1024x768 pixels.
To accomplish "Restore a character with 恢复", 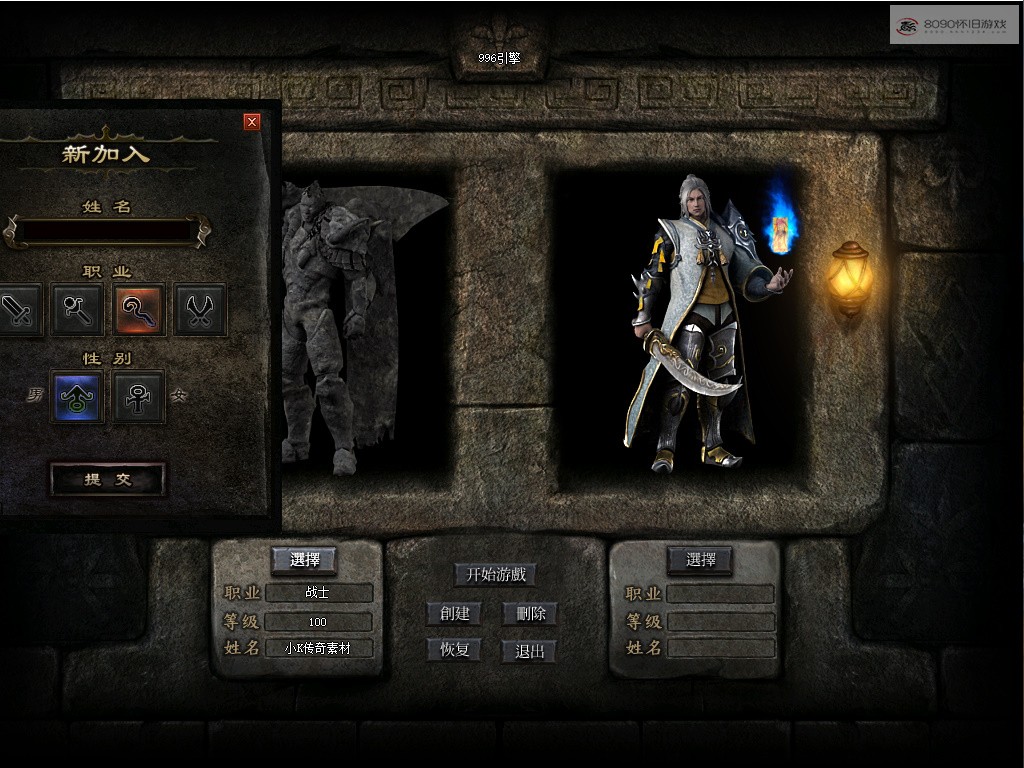I will [x=455, y=650].
